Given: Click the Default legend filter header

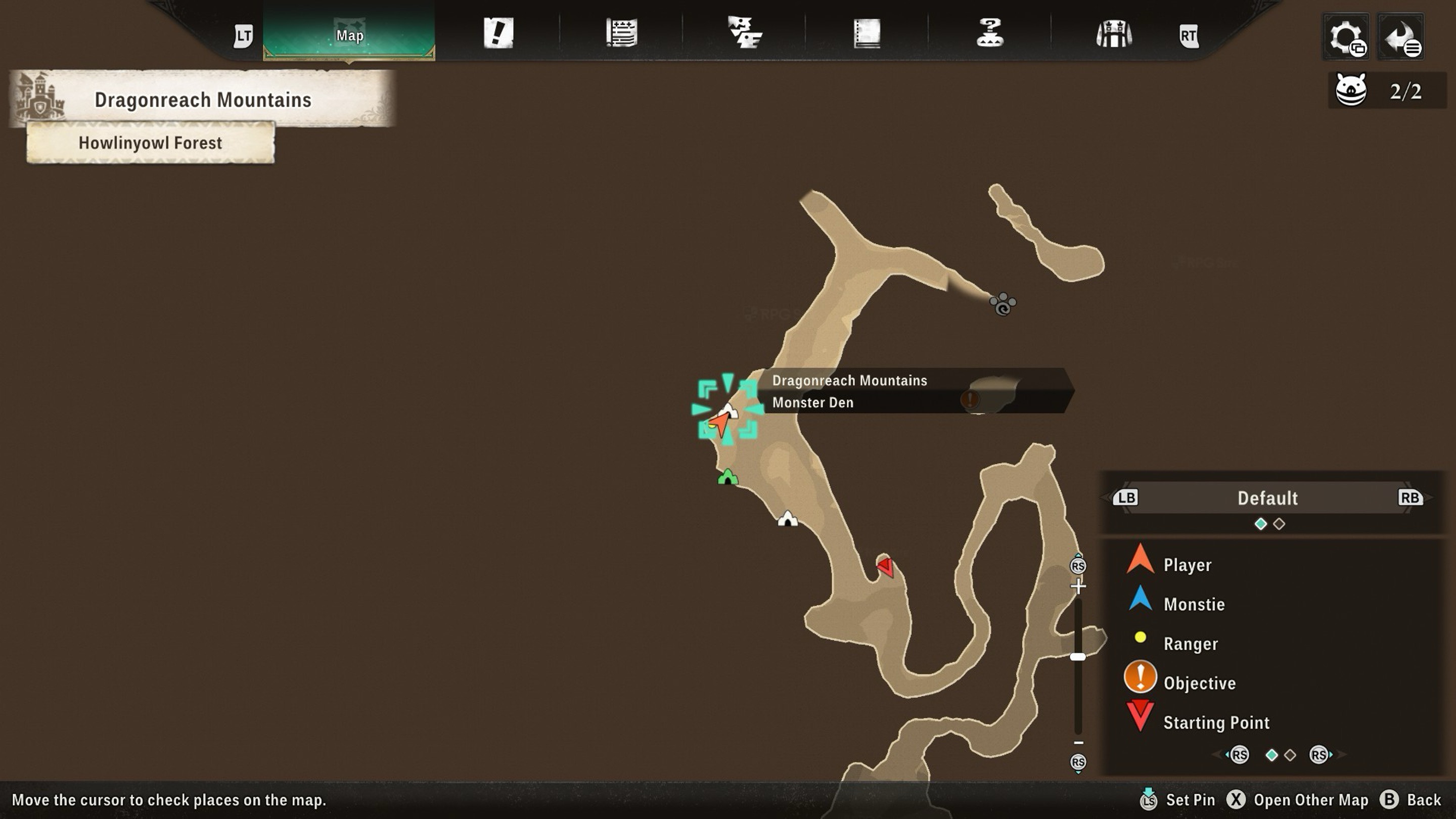Looking at the screenshot, I should tap(1267, 498).
